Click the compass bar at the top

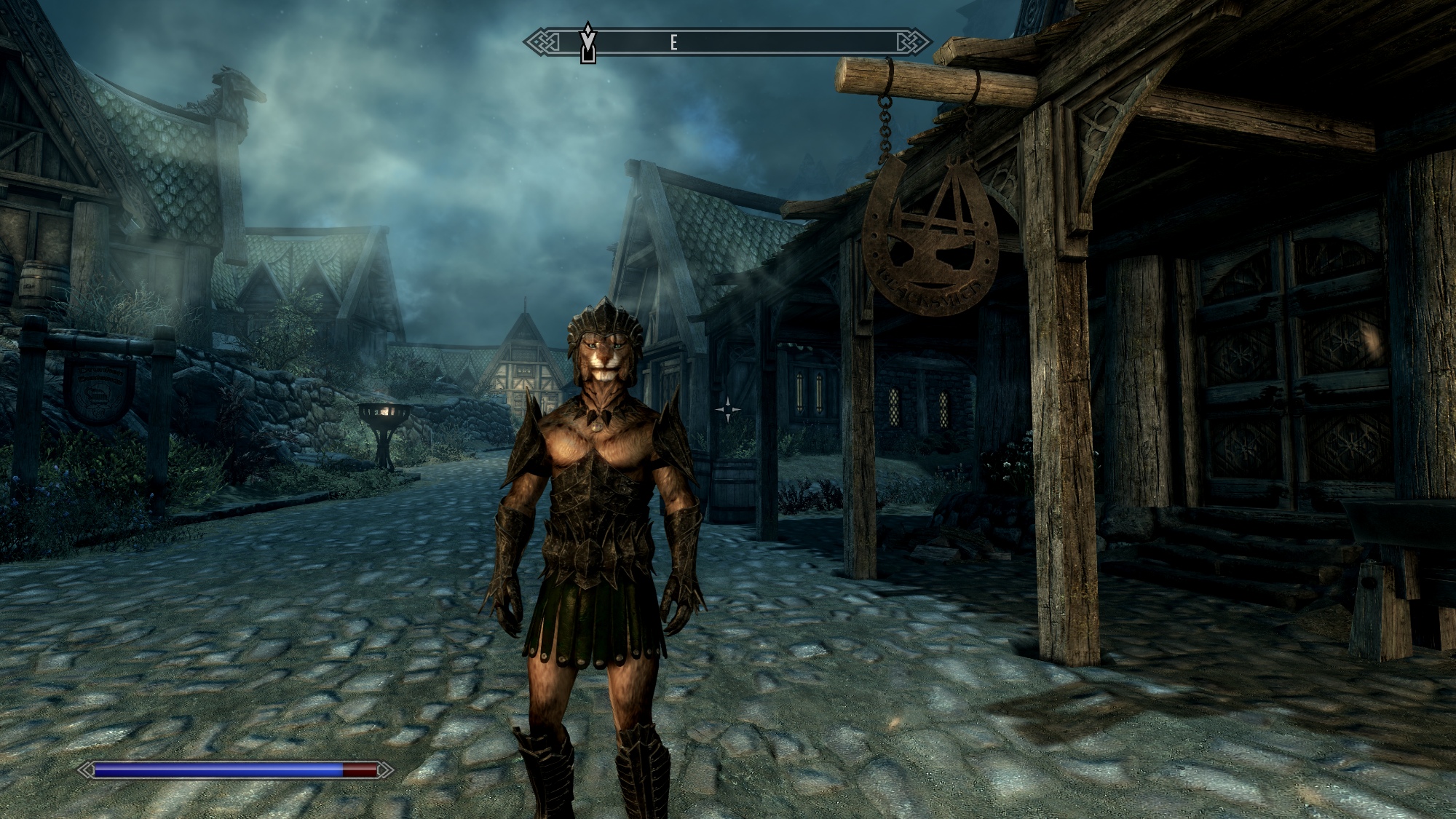tap(728, 42)
